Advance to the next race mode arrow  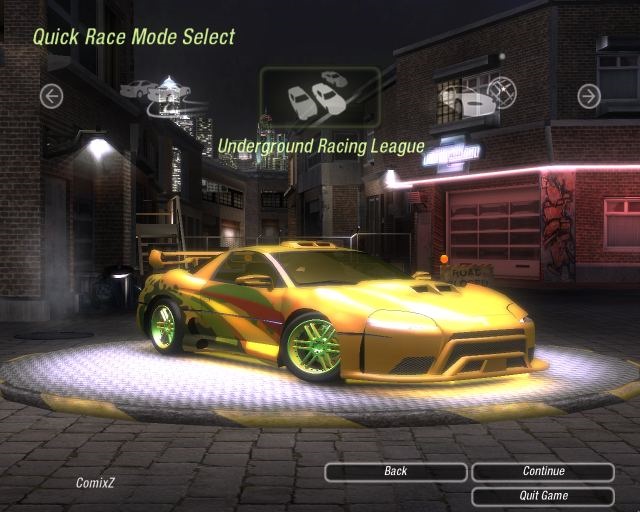589,96
